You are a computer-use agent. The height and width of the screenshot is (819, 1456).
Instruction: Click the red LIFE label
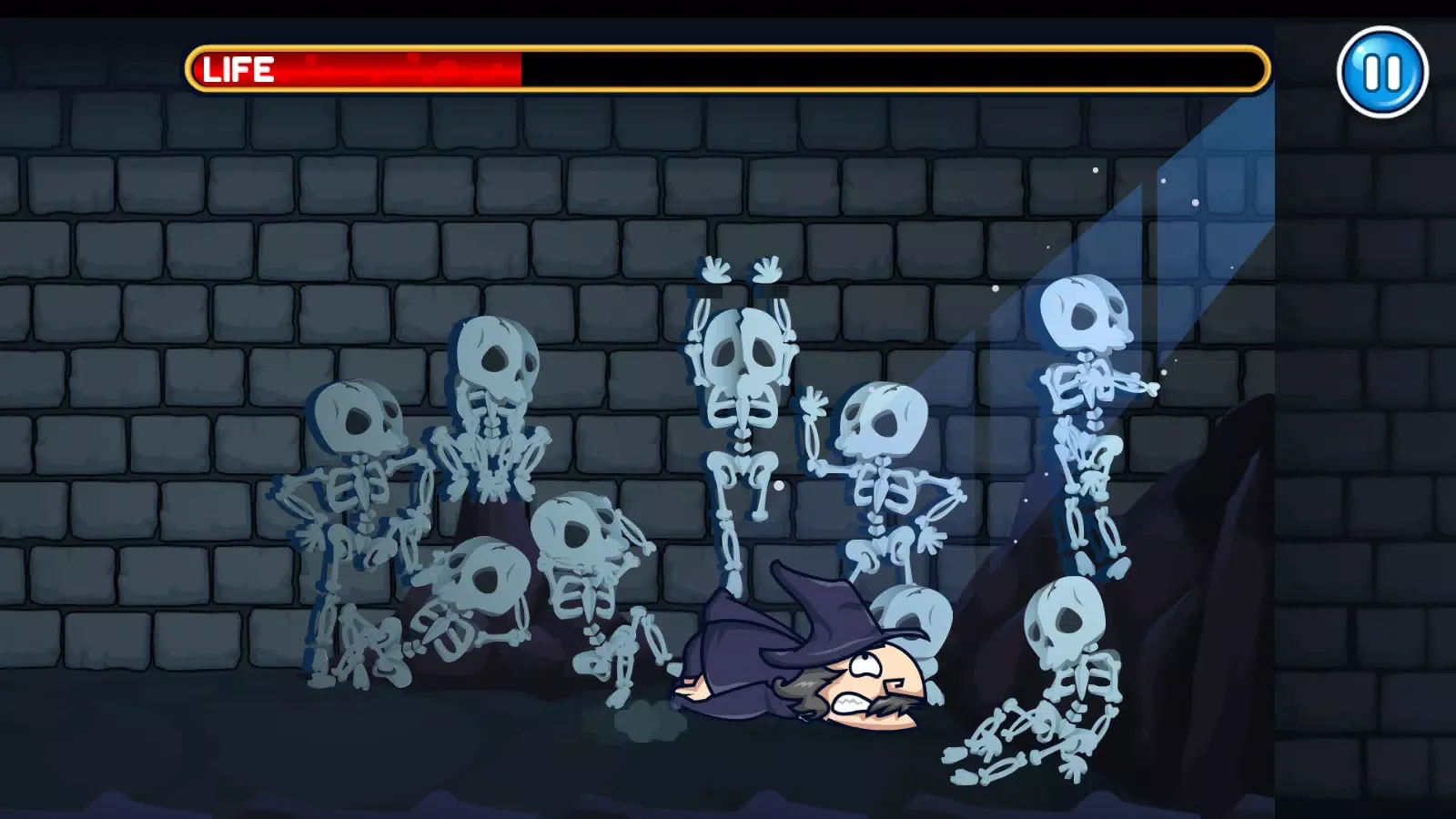tap(237, 67)
